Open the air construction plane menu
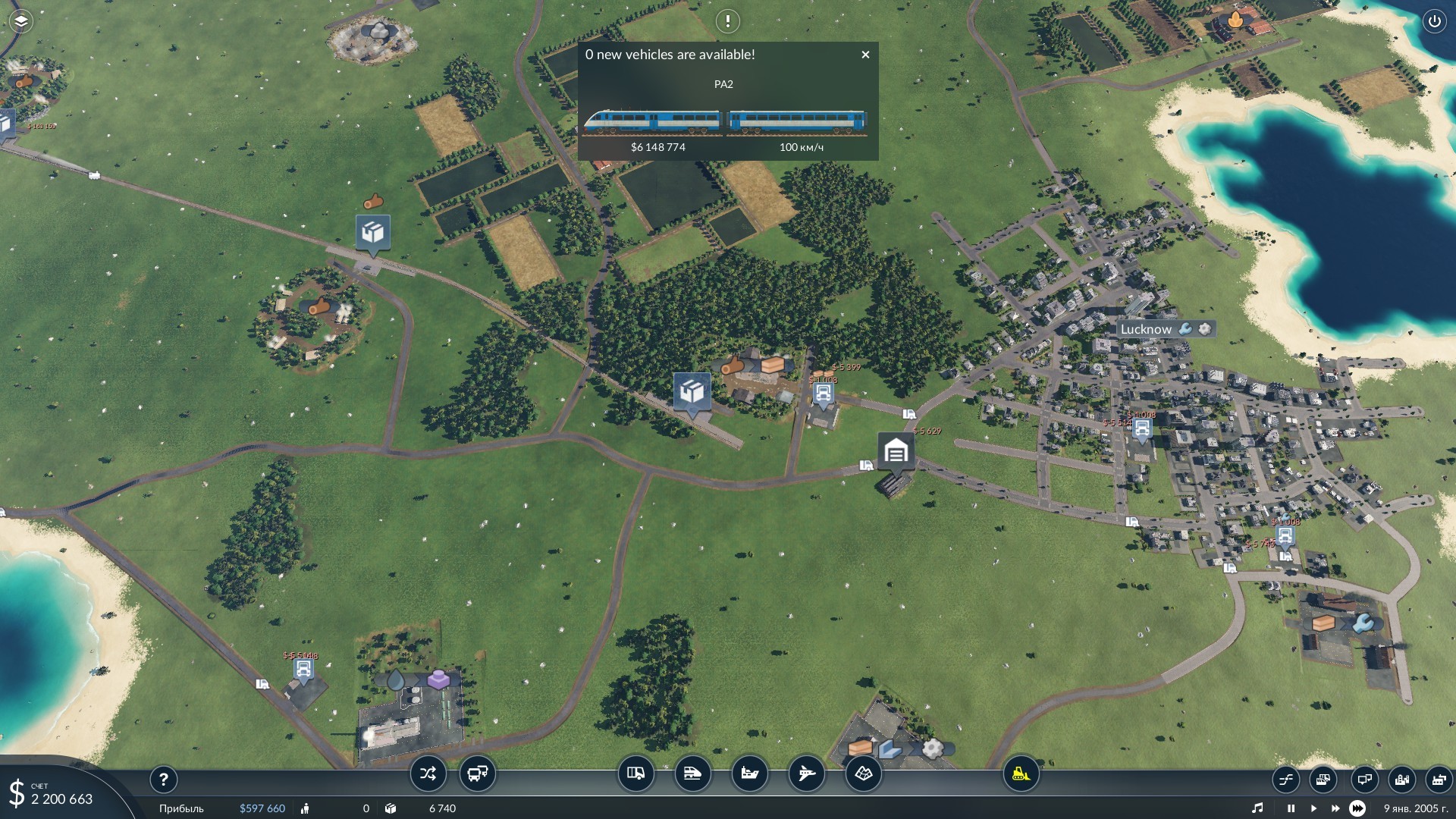Viewport: 1456px width, 819px height. [x=806, y=774]
